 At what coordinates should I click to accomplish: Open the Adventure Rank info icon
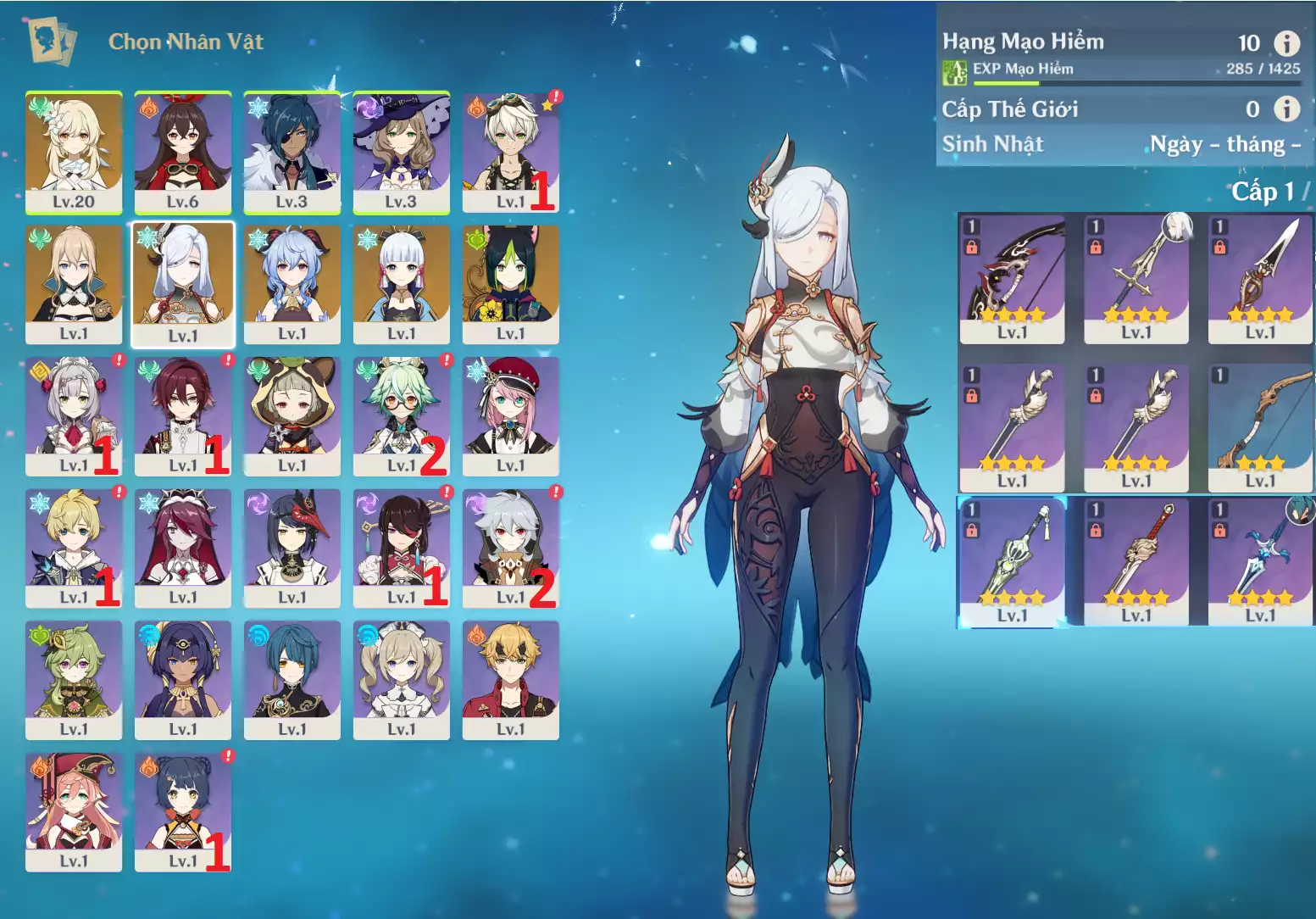[1286, 43]
